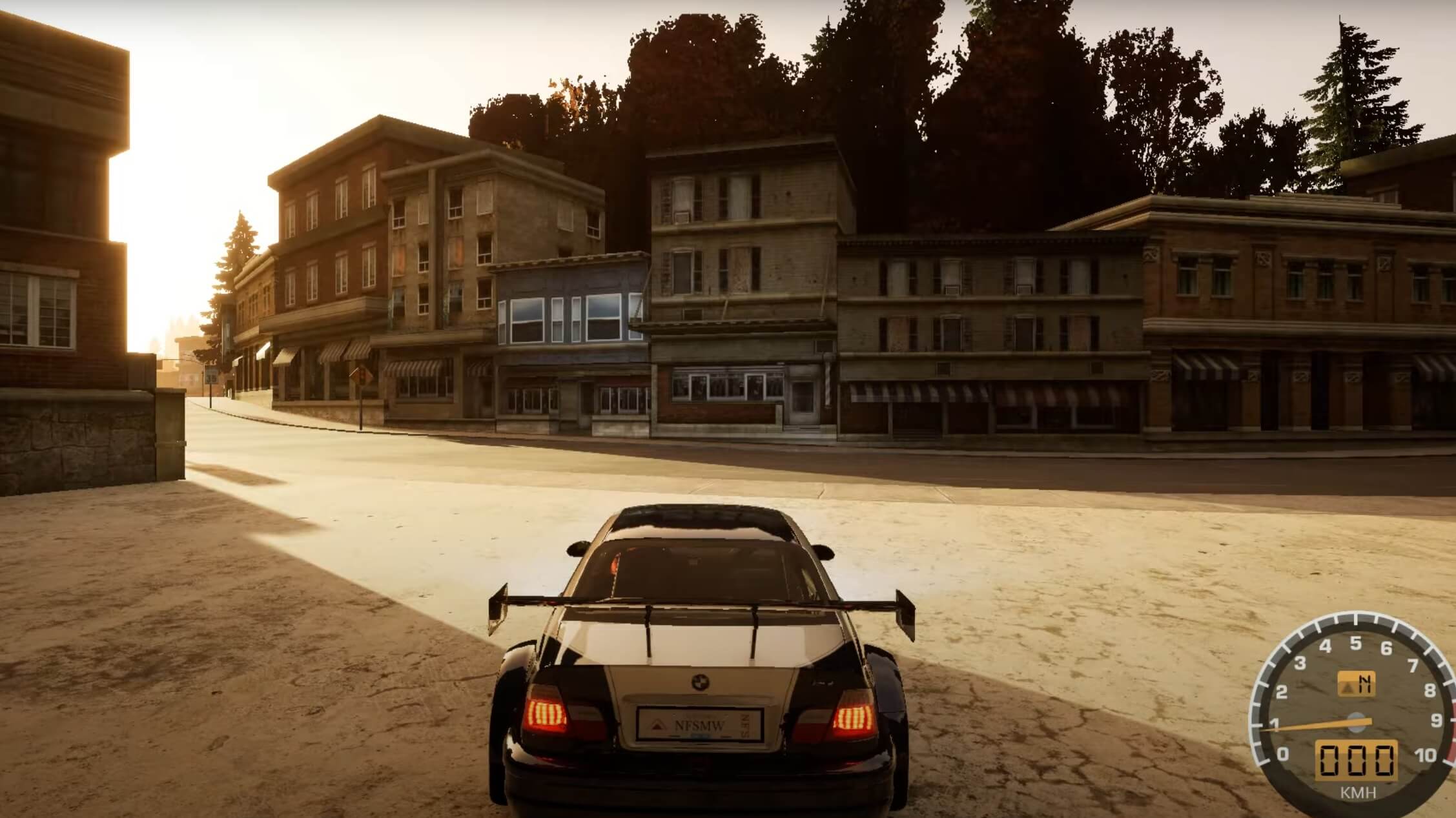Click the gauge center hub pivot

pyautogui.click(x=1356, y=722)
